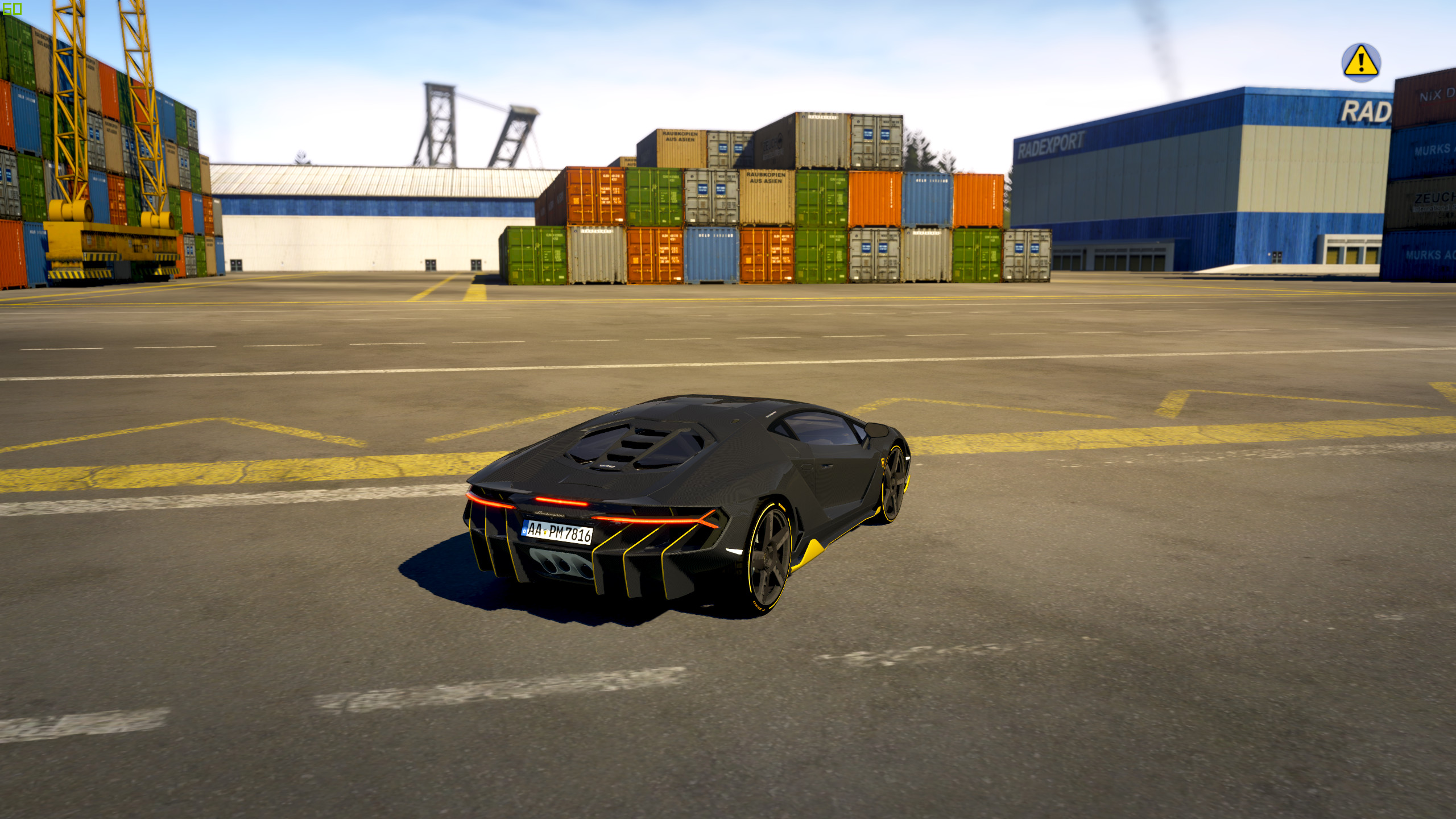
Task: Click the yellow warning triangle icon
Action: pyautogui.click(x=1360, y=62)
